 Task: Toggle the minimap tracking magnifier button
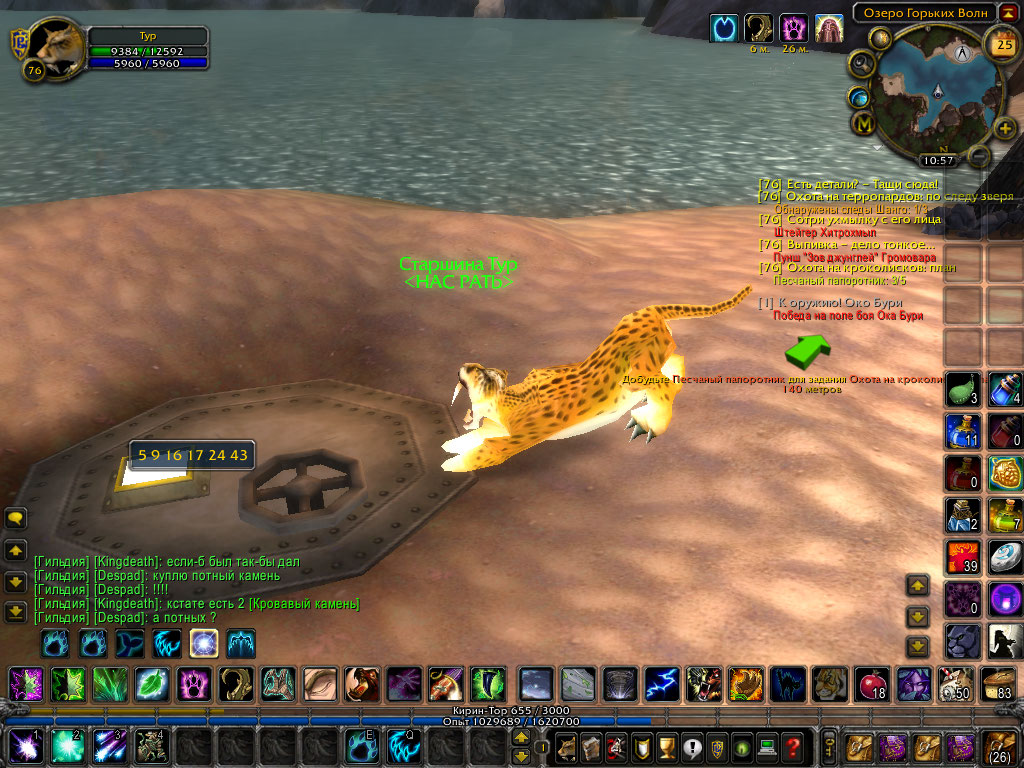pyautogui.click(x=861, y=65)
